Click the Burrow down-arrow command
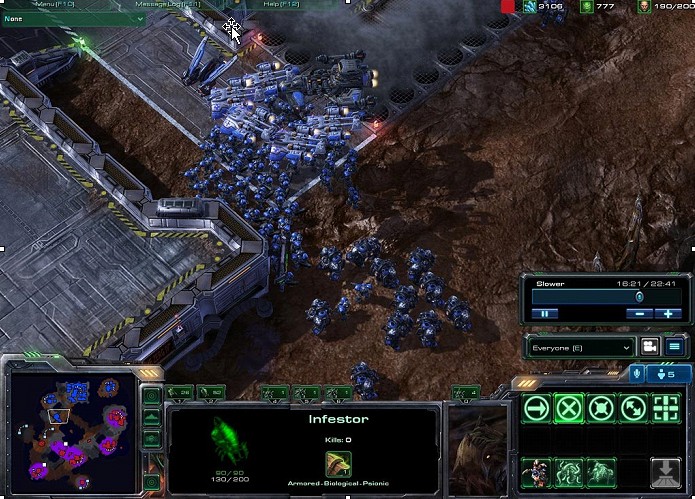 point(665,471)
